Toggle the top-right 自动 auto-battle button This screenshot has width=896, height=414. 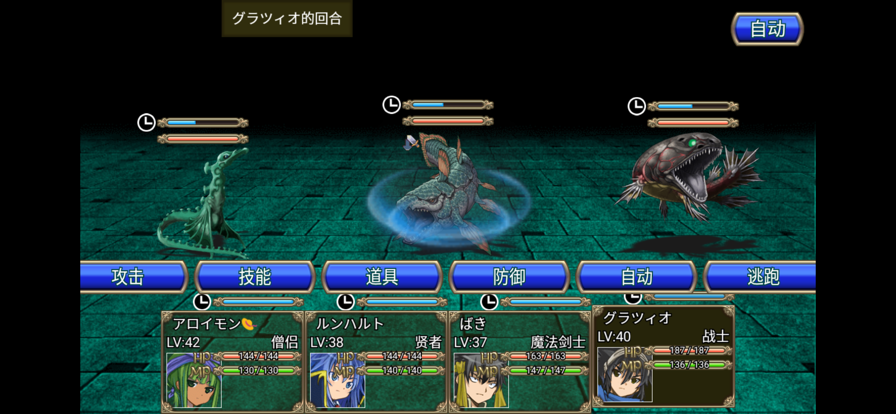point(767,29)
